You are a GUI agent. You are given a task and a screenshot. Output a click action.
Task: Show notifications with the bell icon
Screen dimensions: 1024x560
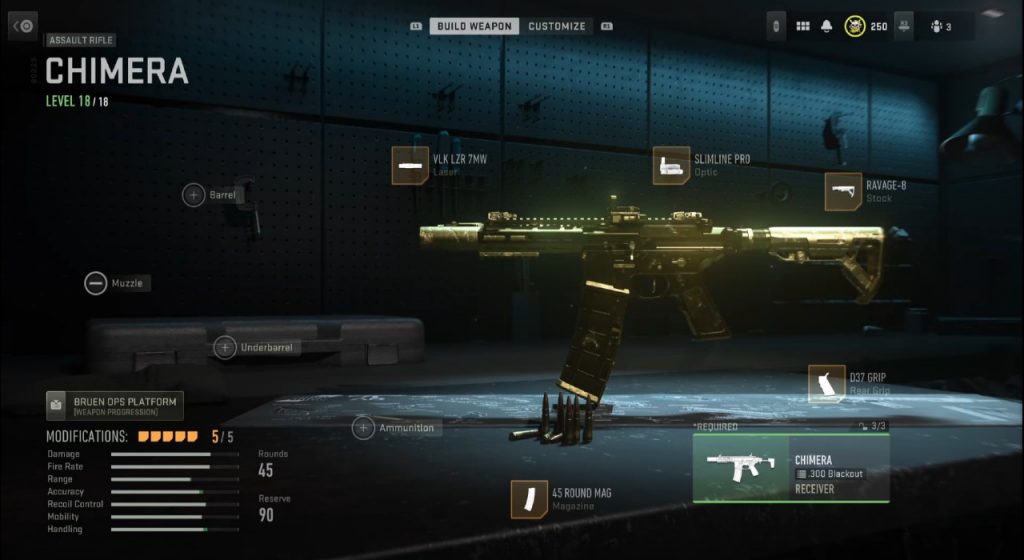point(827,26)
